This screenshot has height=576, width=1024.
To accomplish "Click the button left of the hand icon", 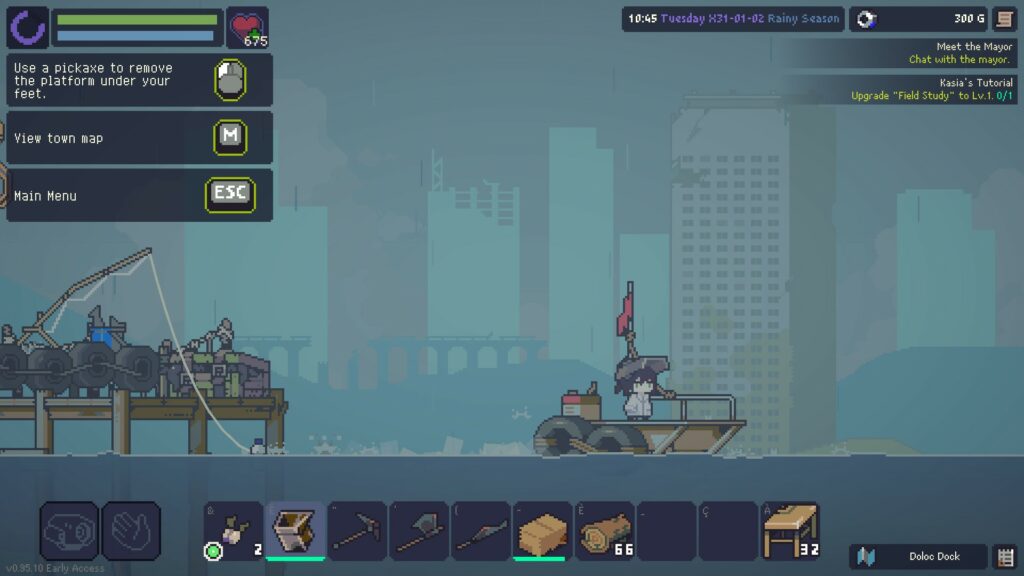I will (69, 530).
